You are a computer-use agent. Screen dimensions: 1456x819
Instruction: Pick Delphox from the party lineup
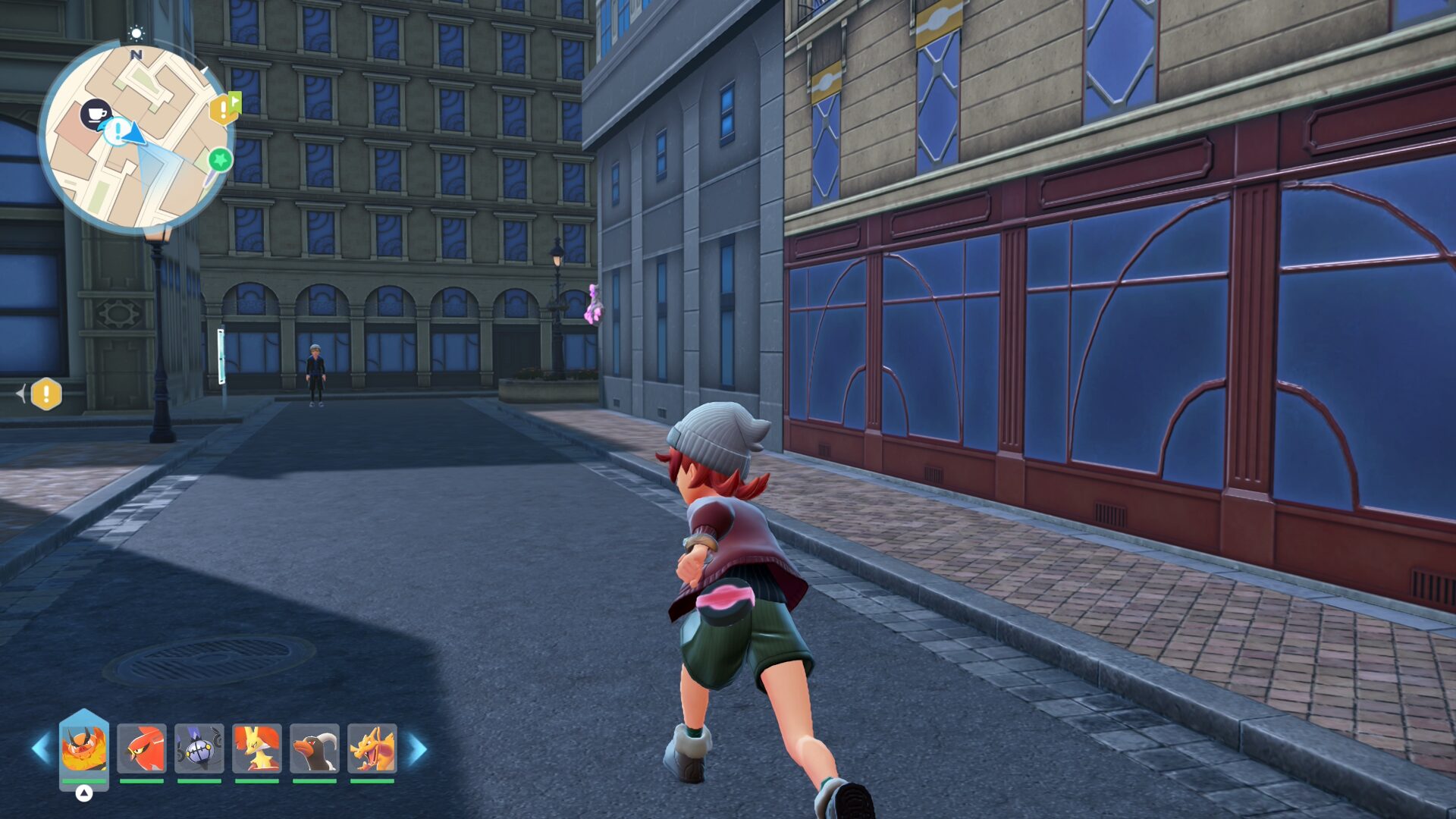pos(257,748)
